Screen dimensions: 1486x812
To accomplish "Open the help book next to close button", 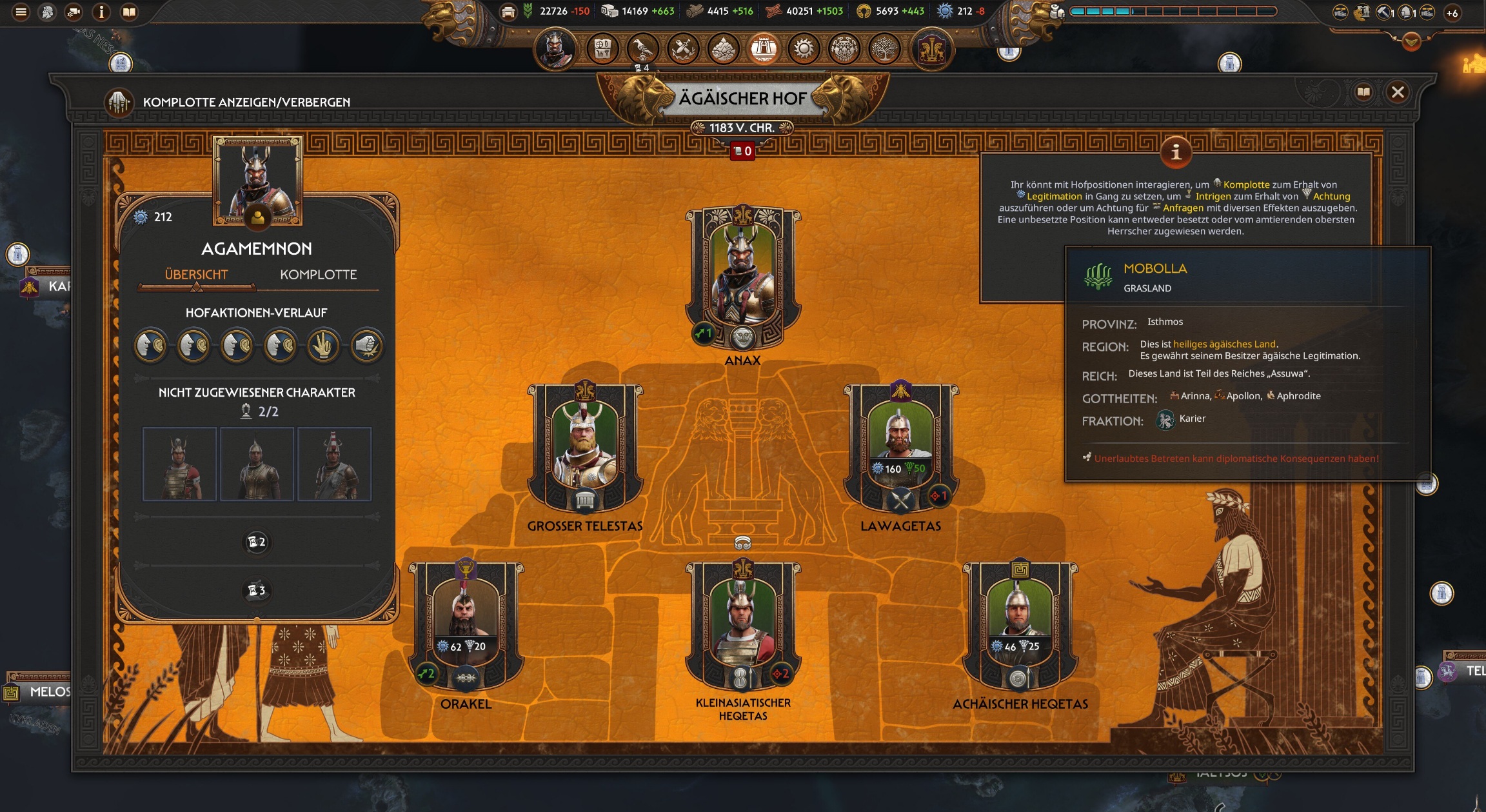I will (x=1363, y=93).
